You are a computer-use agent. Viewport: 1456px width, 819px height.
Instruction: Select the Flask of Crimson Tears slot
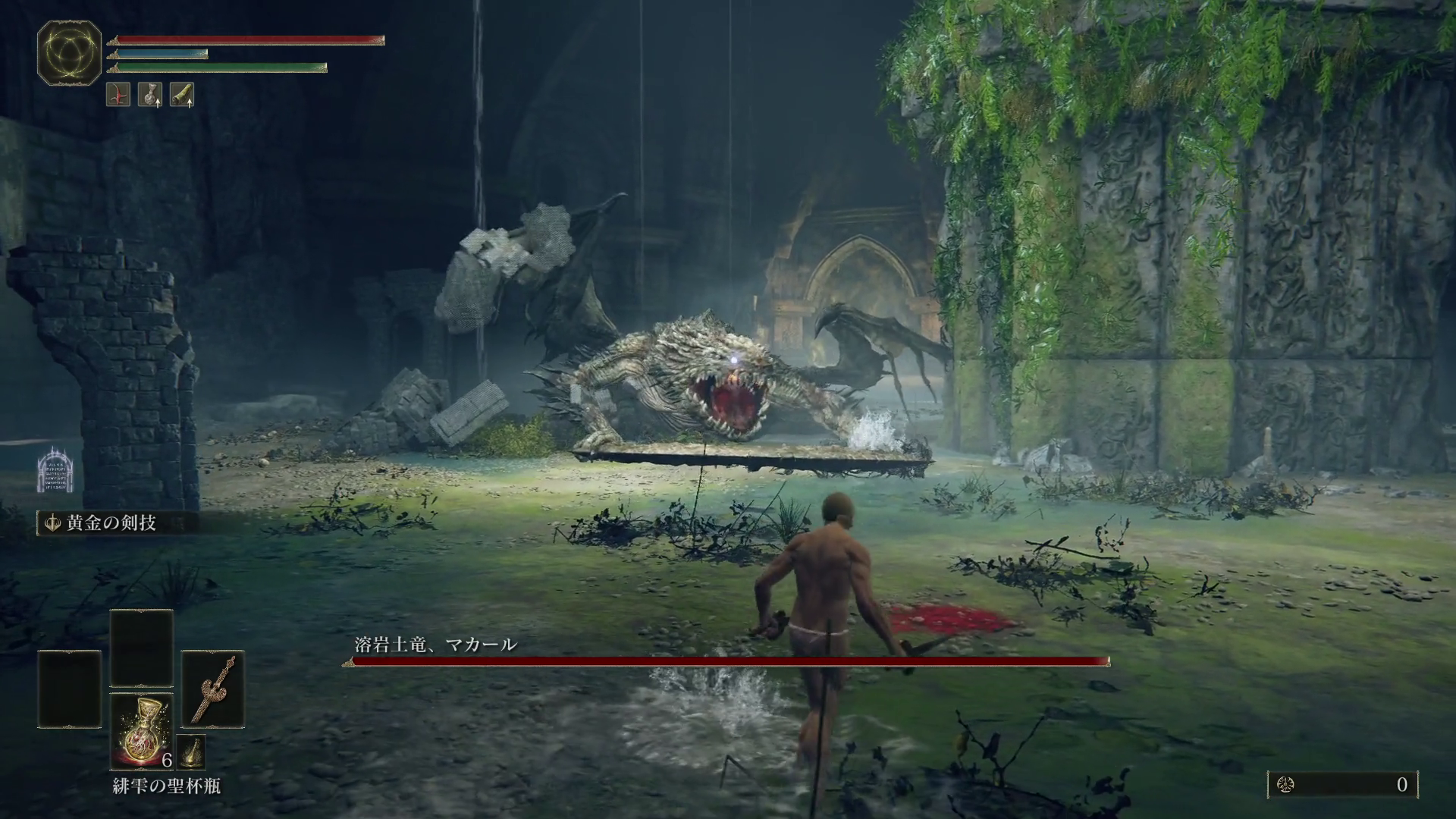tap(142, 731)
